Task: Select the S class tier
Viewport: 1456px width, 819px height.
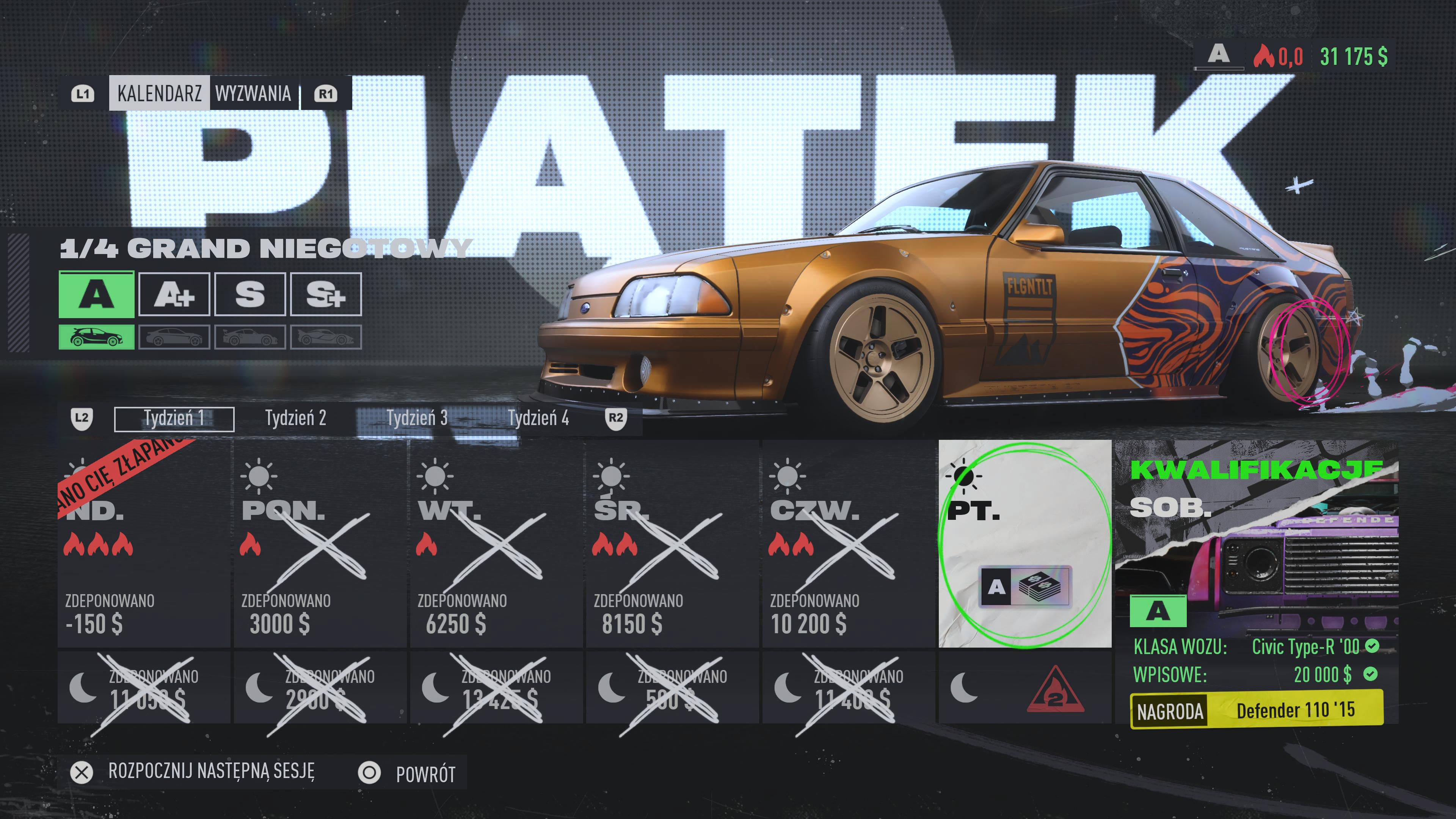Action: tap(250, 295)
